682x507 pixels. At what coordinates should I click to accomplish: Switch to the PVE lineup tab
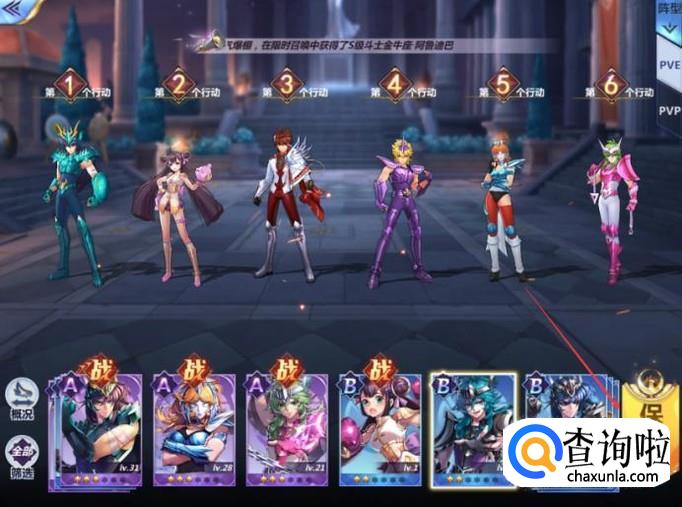coord(669,66)
